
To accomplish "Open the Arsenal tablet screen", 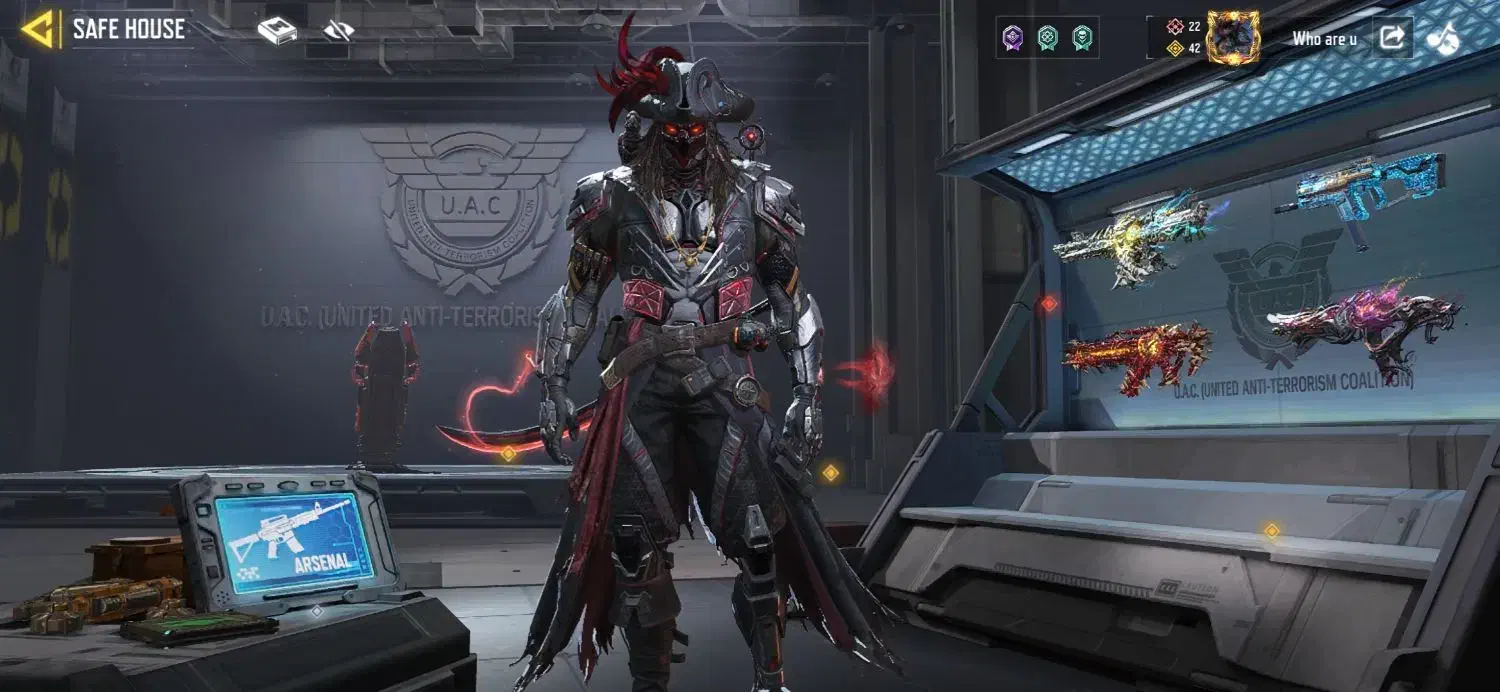I will point(293,541).
